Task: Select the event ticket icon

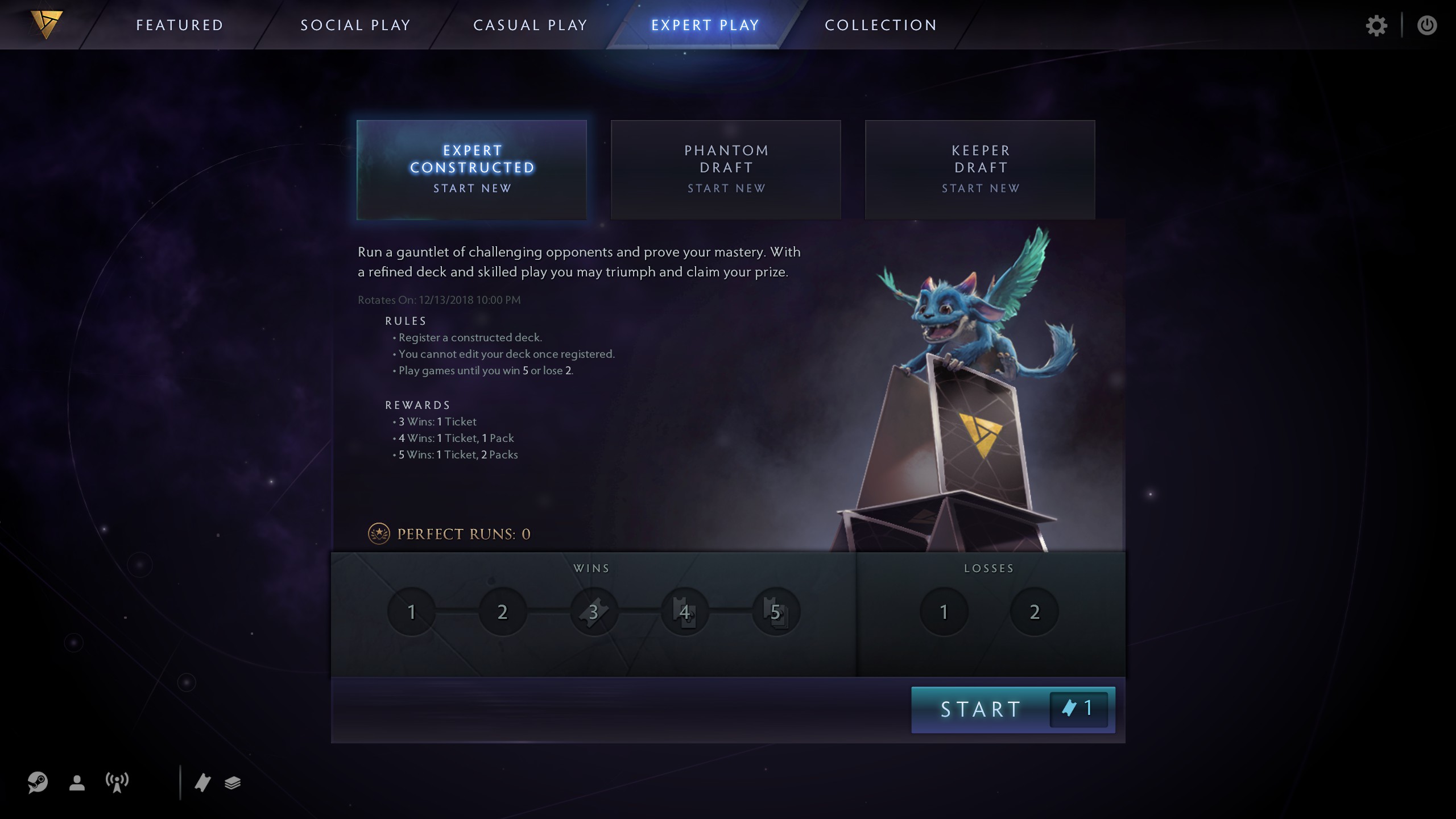Action: coord(204,783)
